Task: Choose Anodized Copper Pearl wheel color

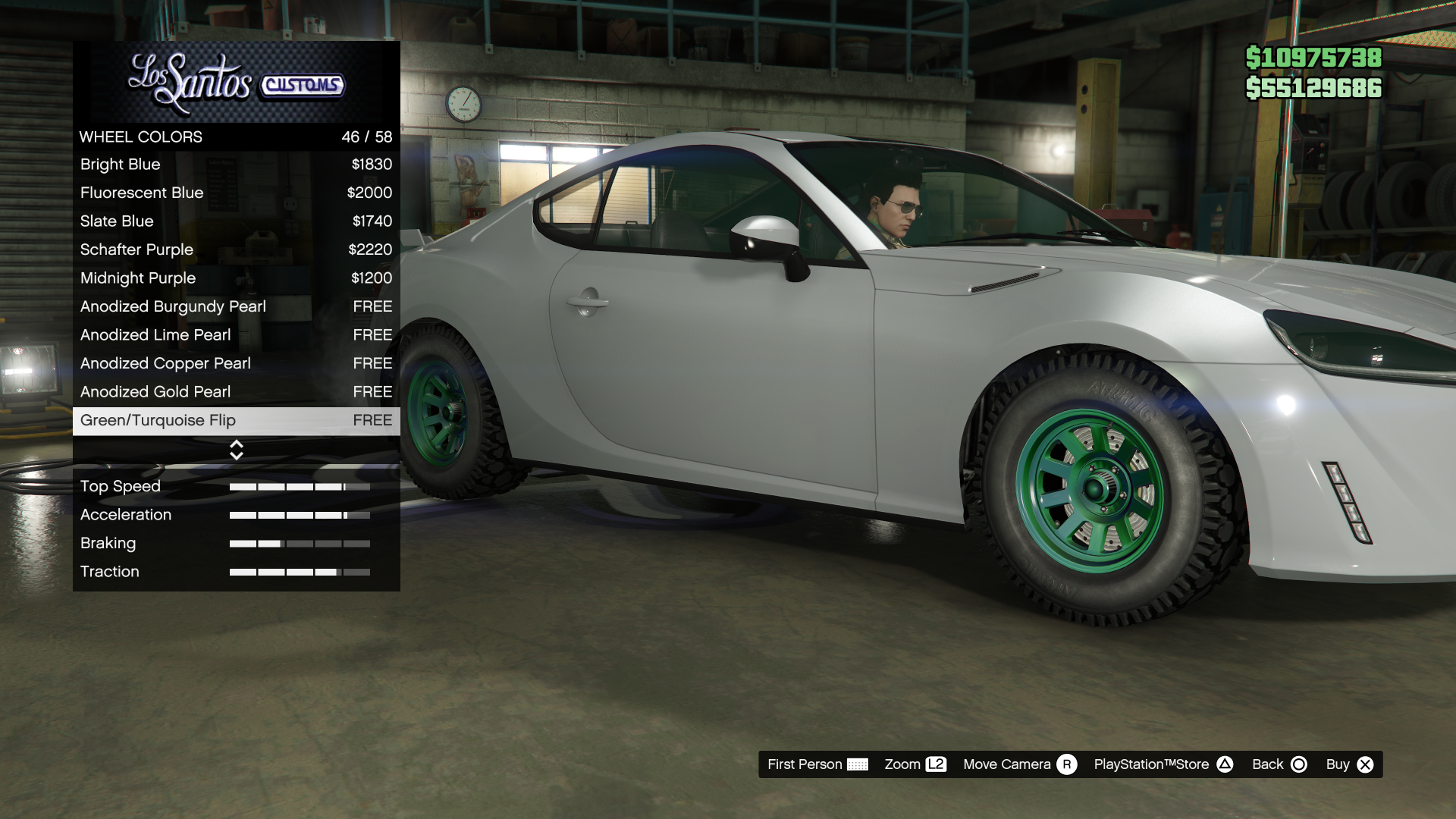Action: point(236,363)
